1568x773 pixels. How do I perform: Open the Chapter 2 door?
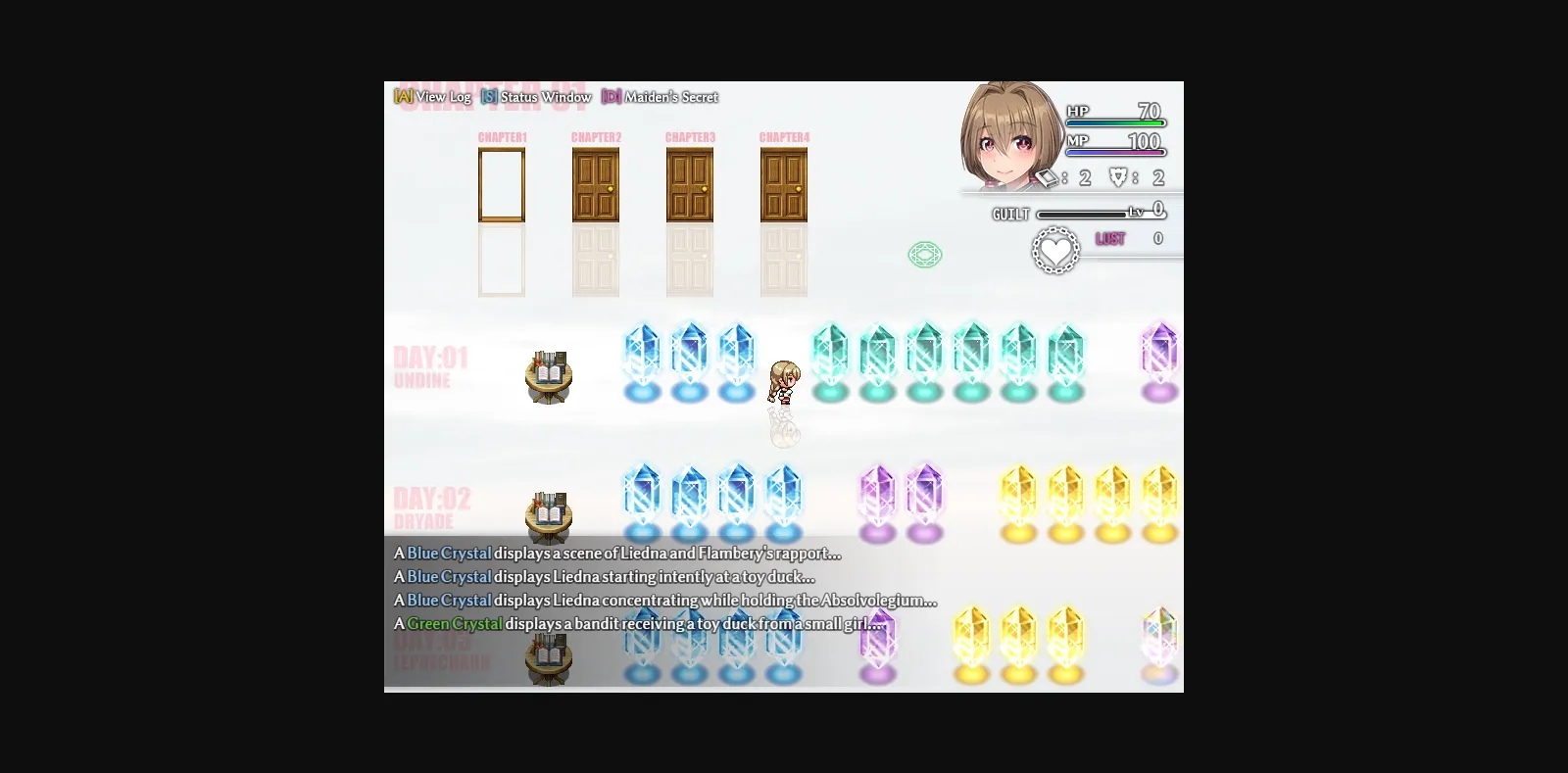pyautogui.click(x=595, y=182)
